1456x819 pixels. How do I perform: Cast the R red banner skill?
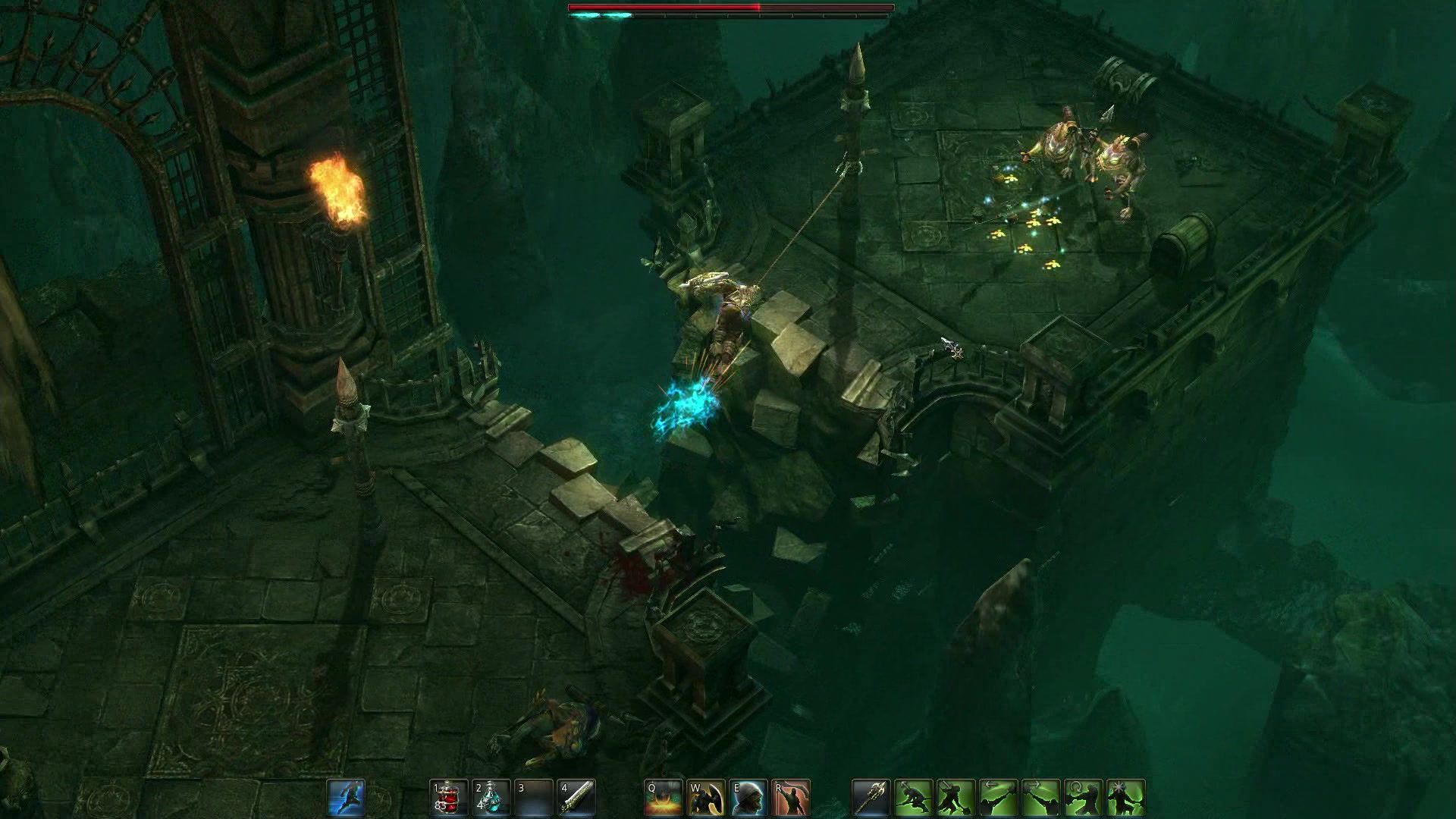pyautogui.click(x=790, y=798)
